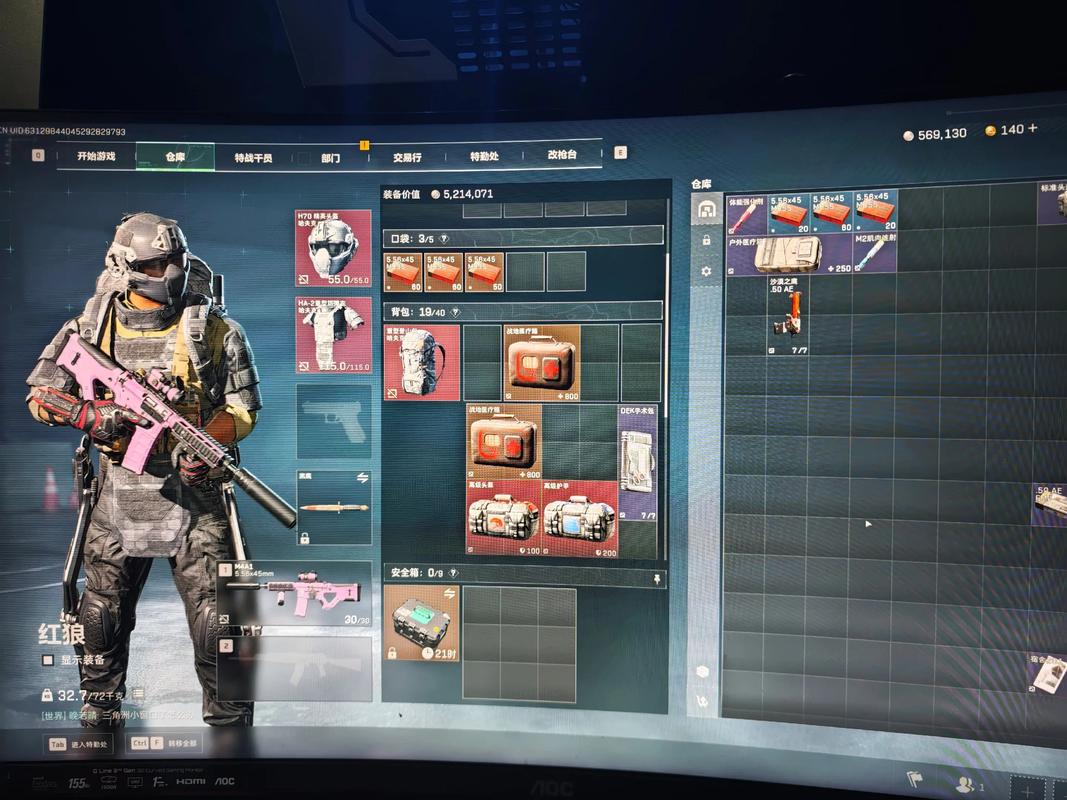1067x800 pixels.
Task: Open the 交易行 tab
Action: tap(407, 157)
